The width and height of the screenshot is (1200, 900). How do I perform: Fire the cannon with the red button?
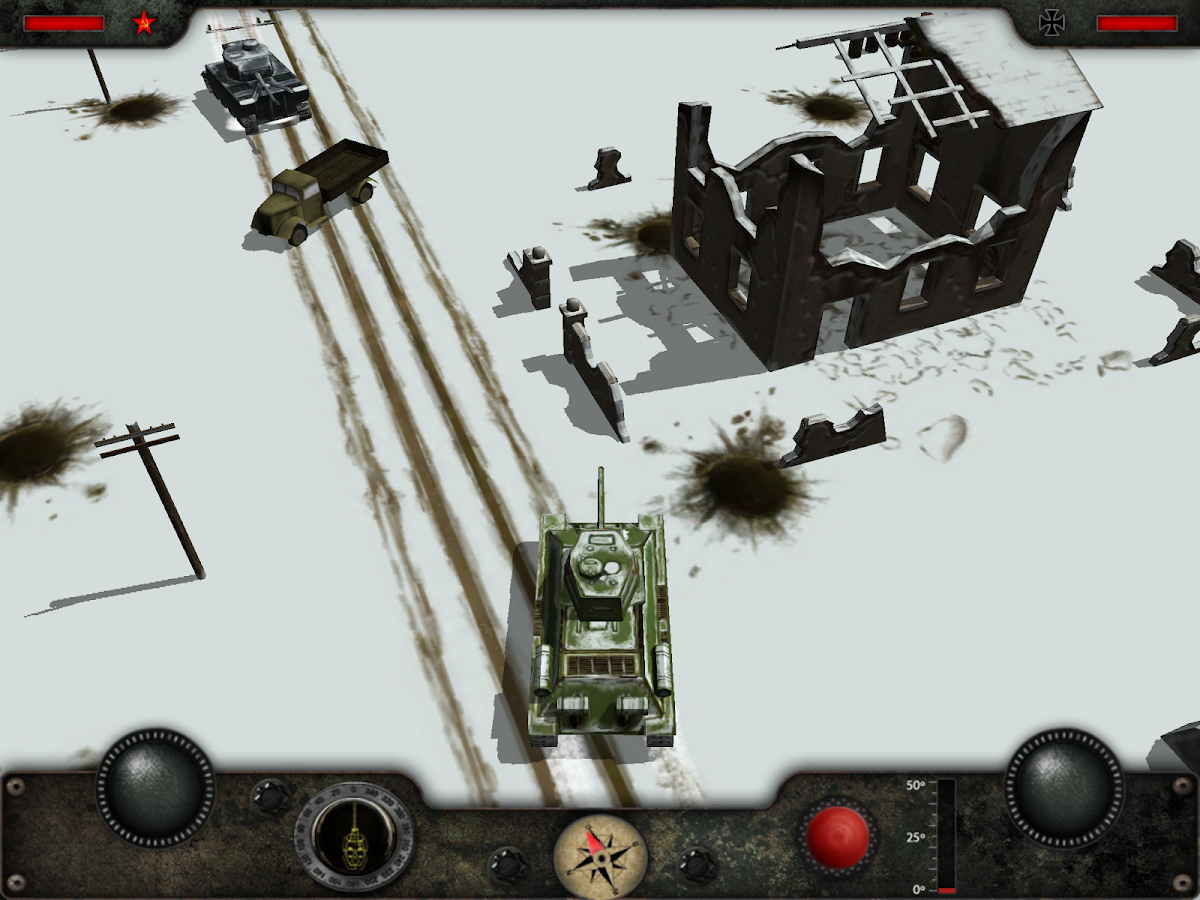(838, 836)
